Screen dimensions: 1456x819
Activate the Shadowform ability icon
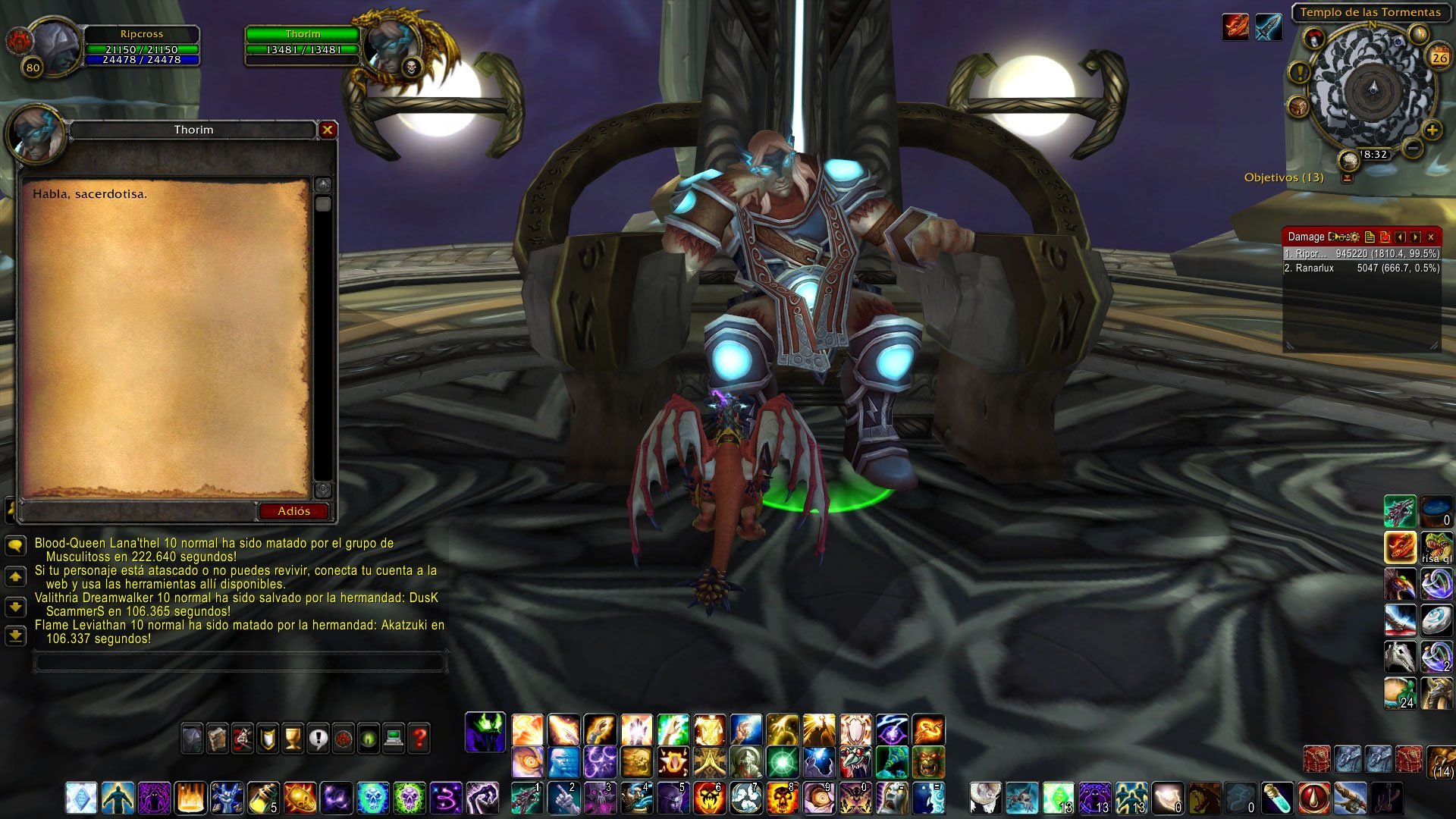pos(485,732)
